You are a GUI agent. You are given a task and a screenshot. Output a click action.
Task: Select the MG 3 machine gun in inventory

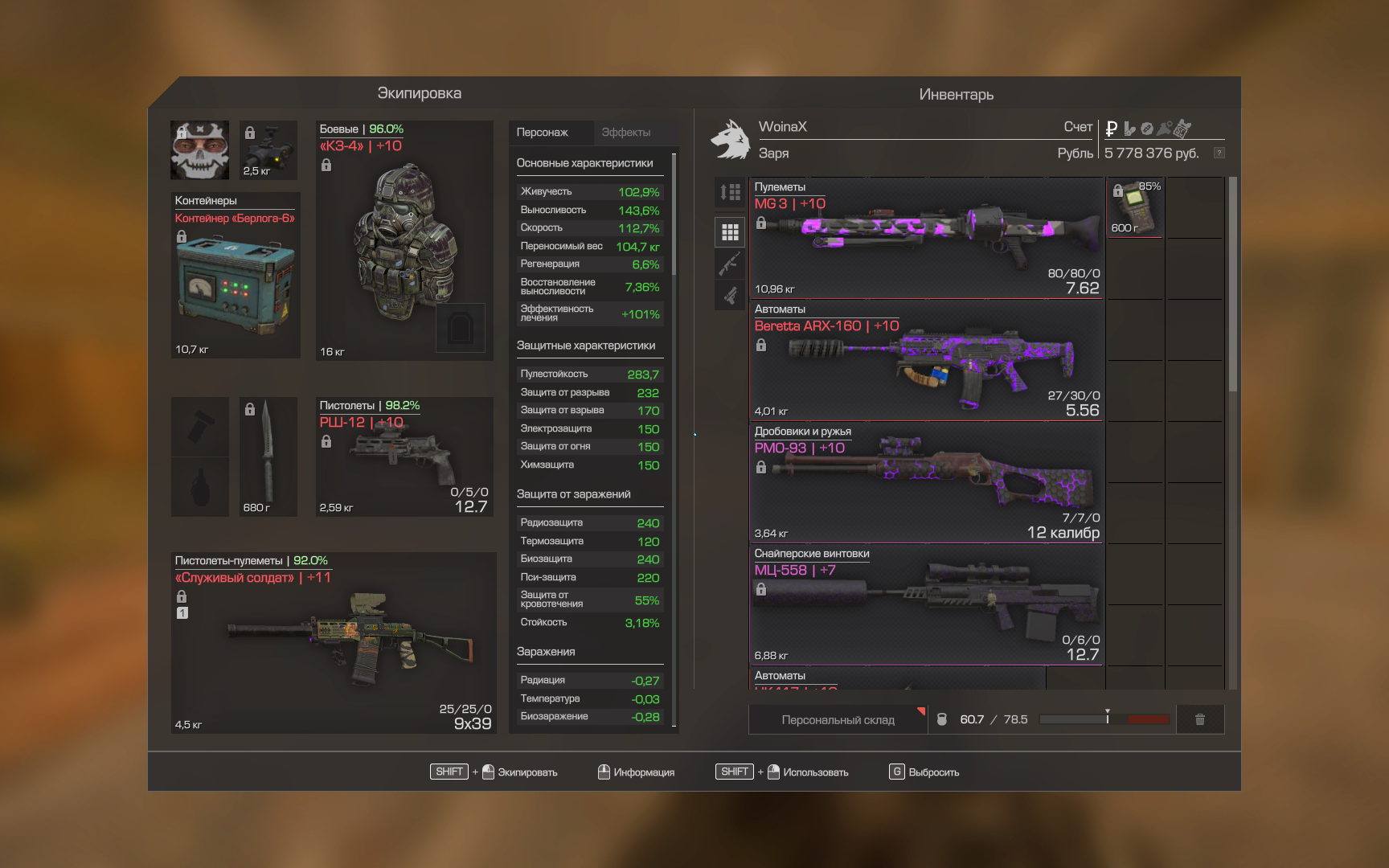(926, 239)
